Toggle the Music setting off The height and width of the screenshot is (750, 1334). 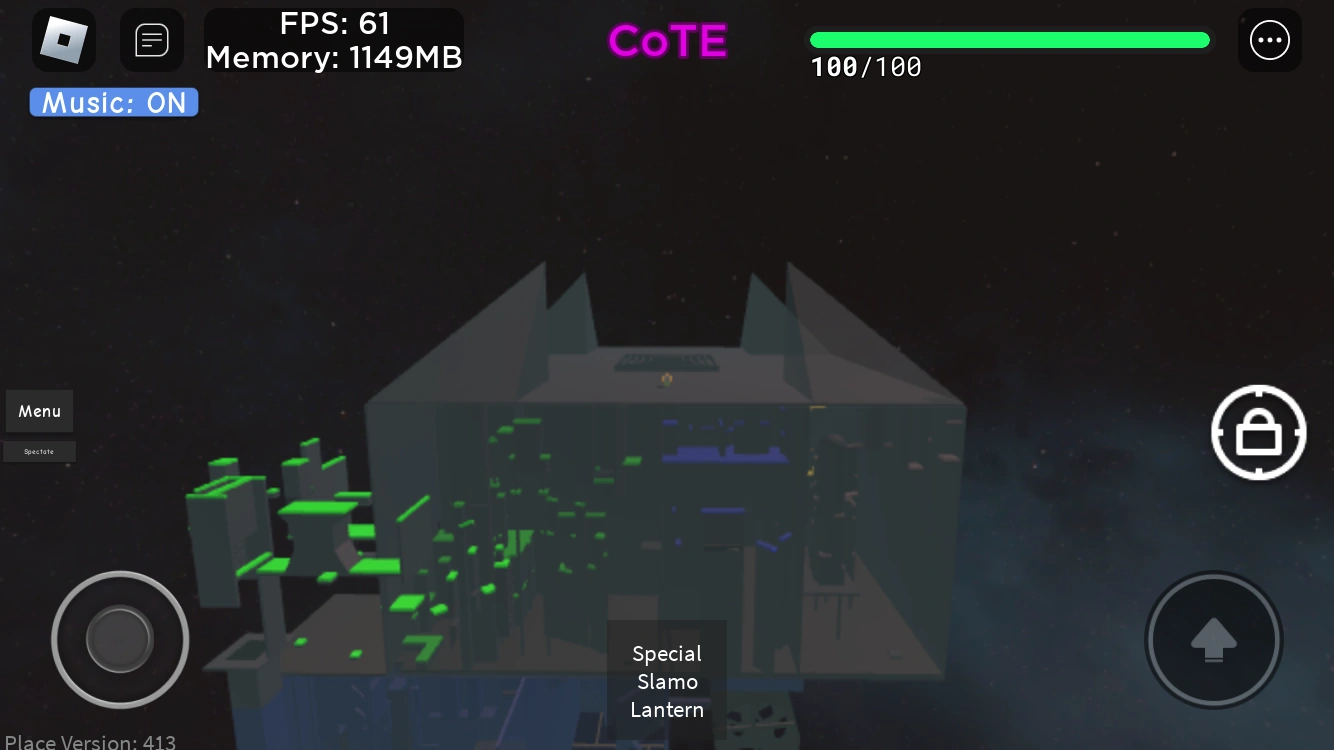(x=113, y=102)
